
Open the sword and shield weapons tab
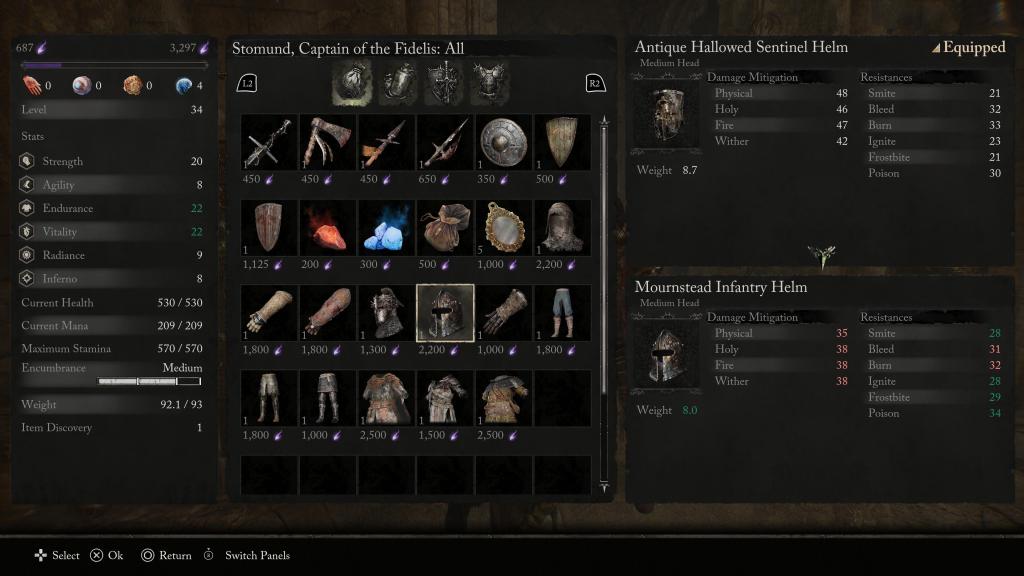click(x=444, y=82)
